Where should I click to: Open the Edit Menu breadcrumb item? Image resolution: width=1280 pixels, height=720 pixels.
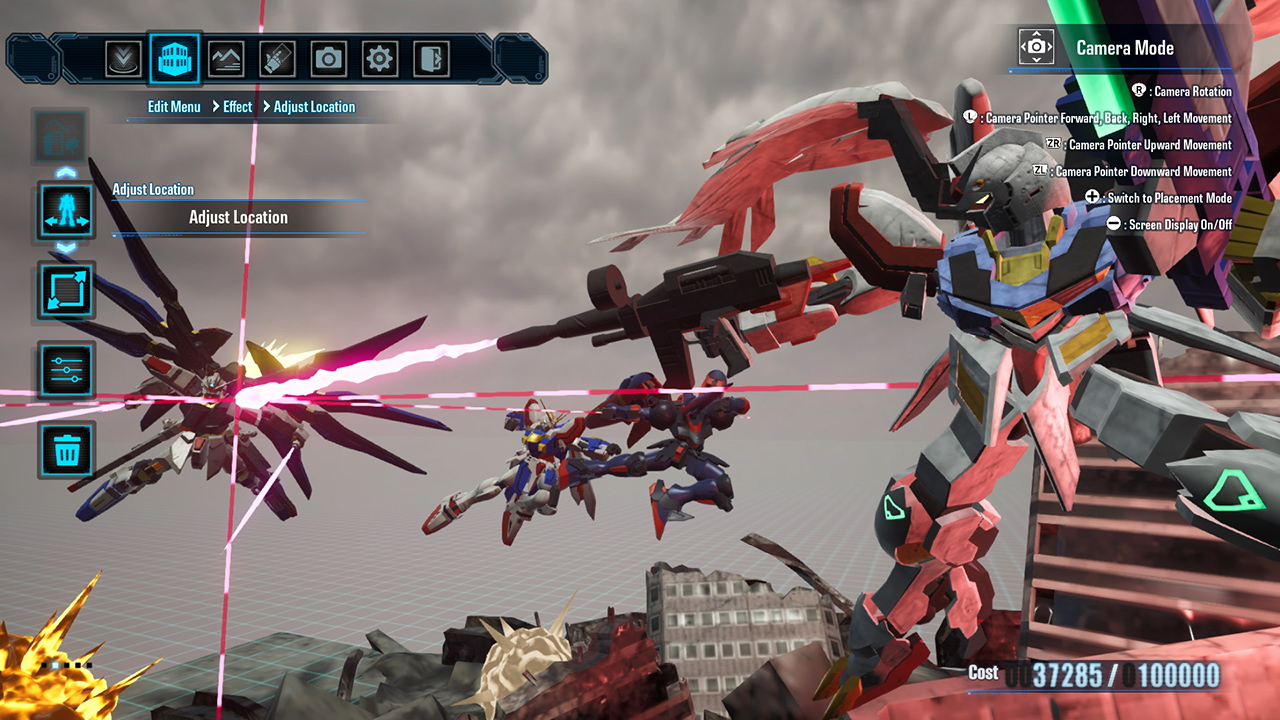coord(173,106)
